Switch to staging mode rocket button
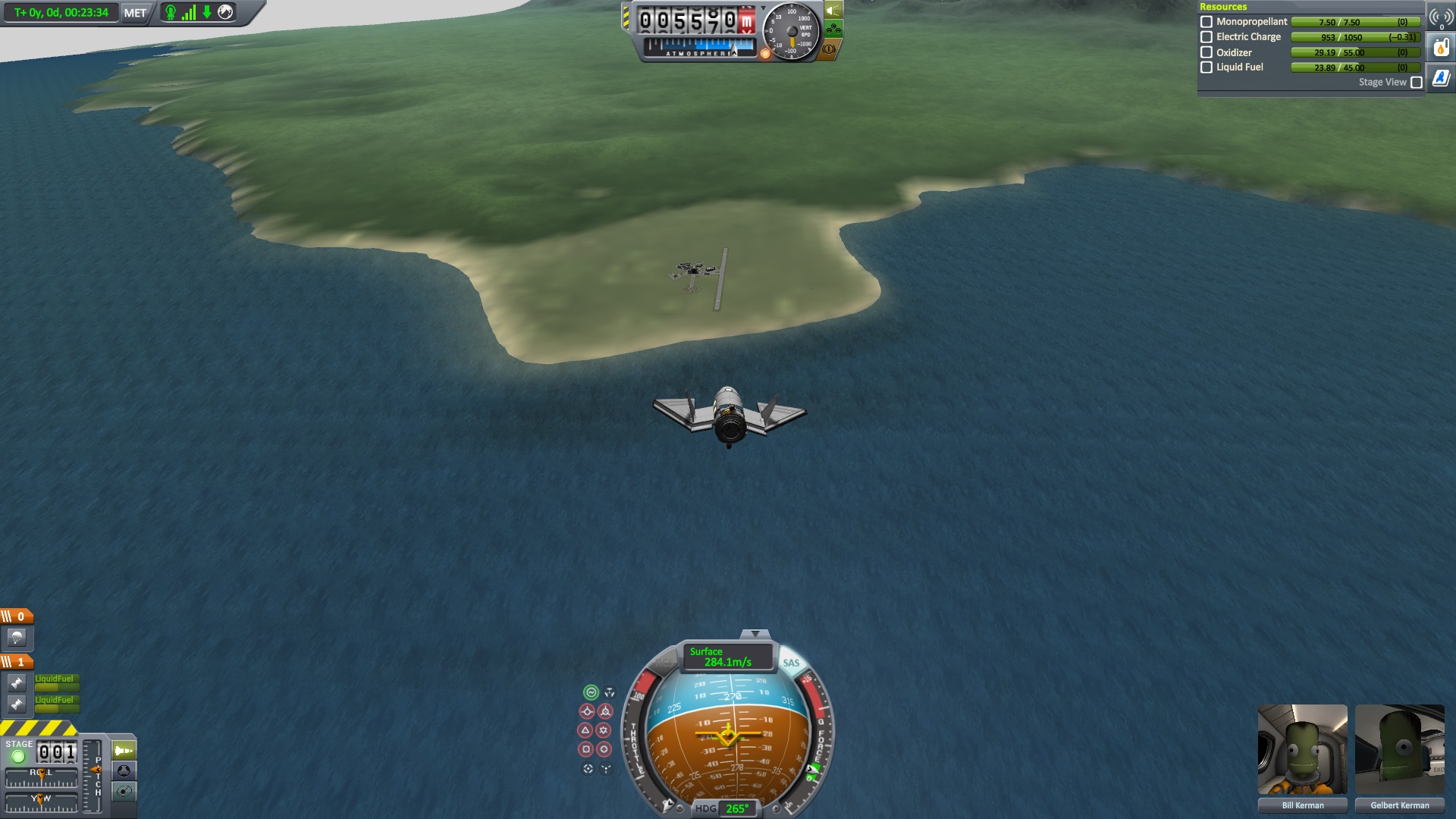Screen dimensions: 1456x819 (x=124, y=751)
